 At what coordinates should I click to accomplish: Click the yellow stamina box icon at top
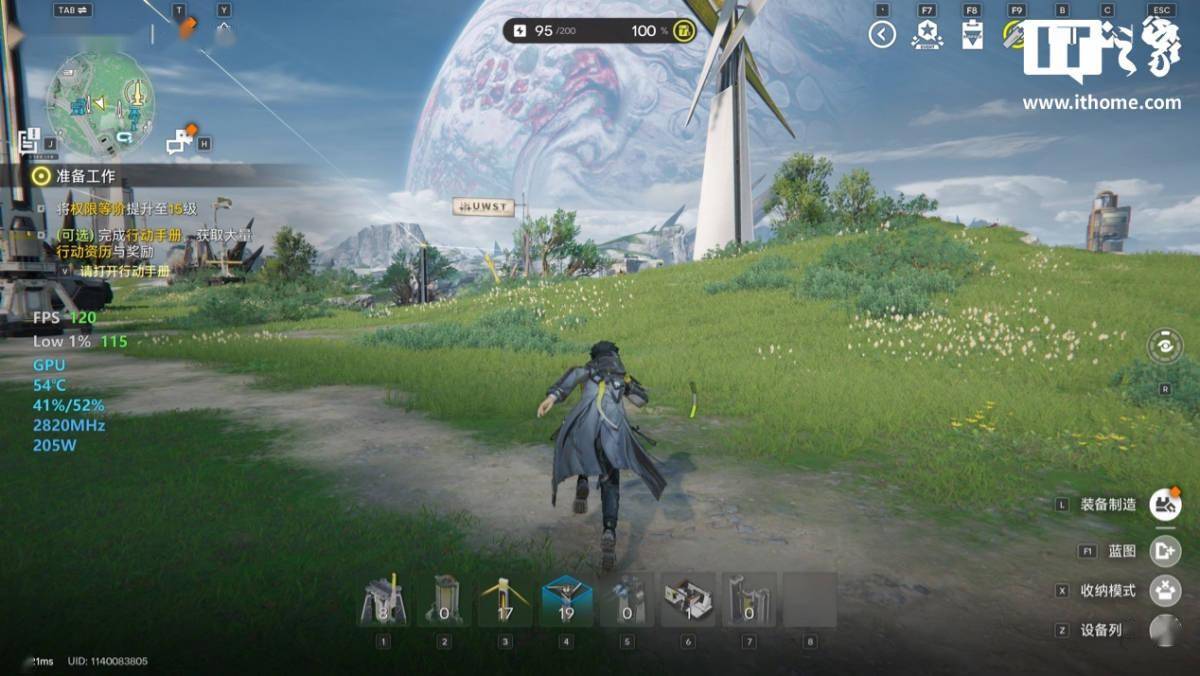coord(684,31)
